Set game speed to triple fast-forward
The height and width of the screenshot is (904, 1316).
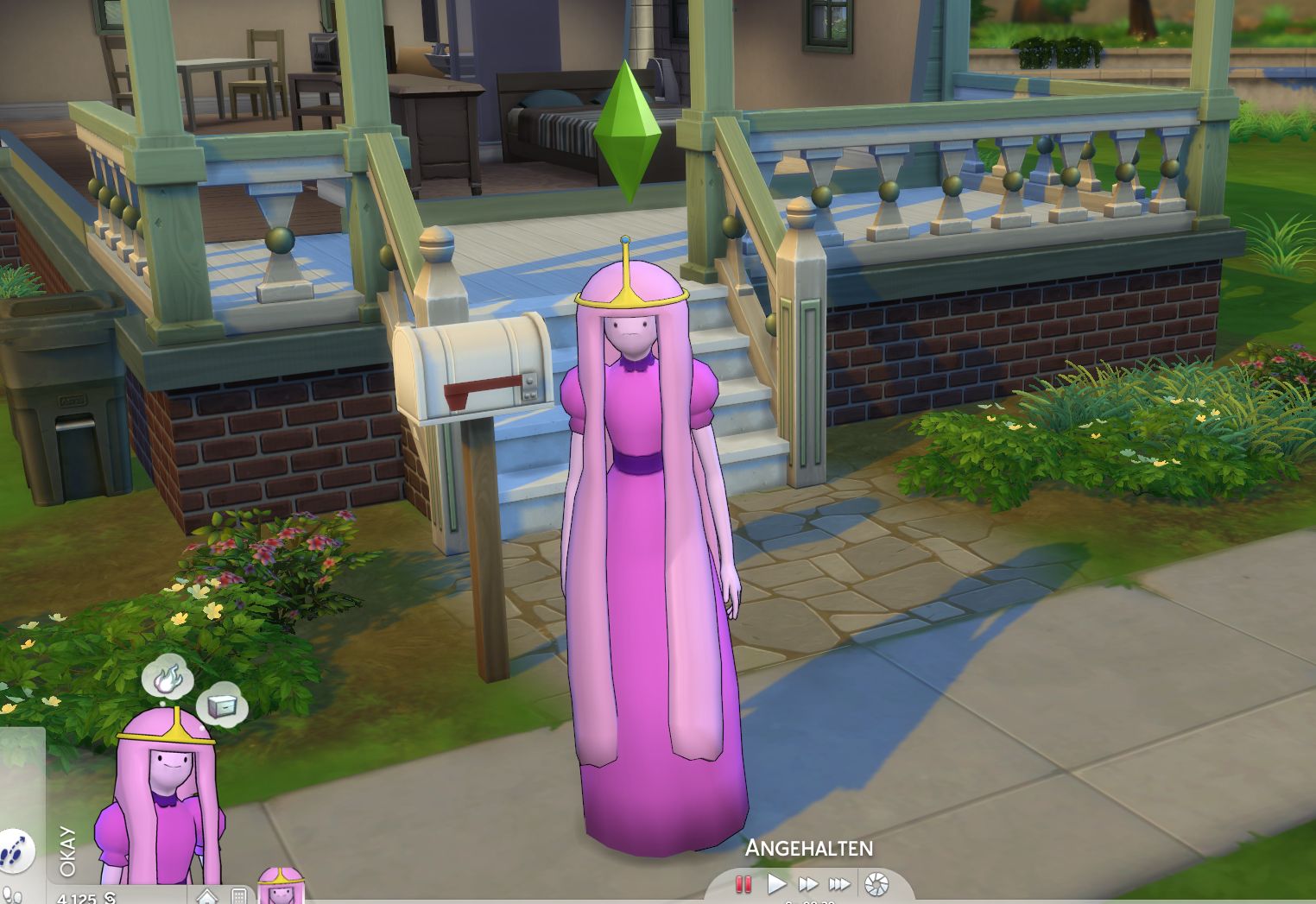coord(839,884)
